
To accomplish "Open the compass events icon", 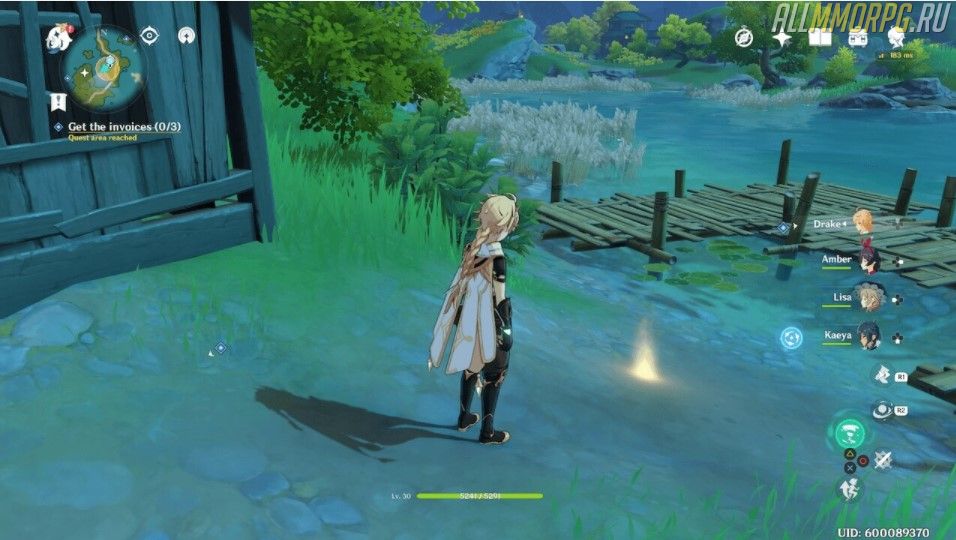I will pos(744,37).
